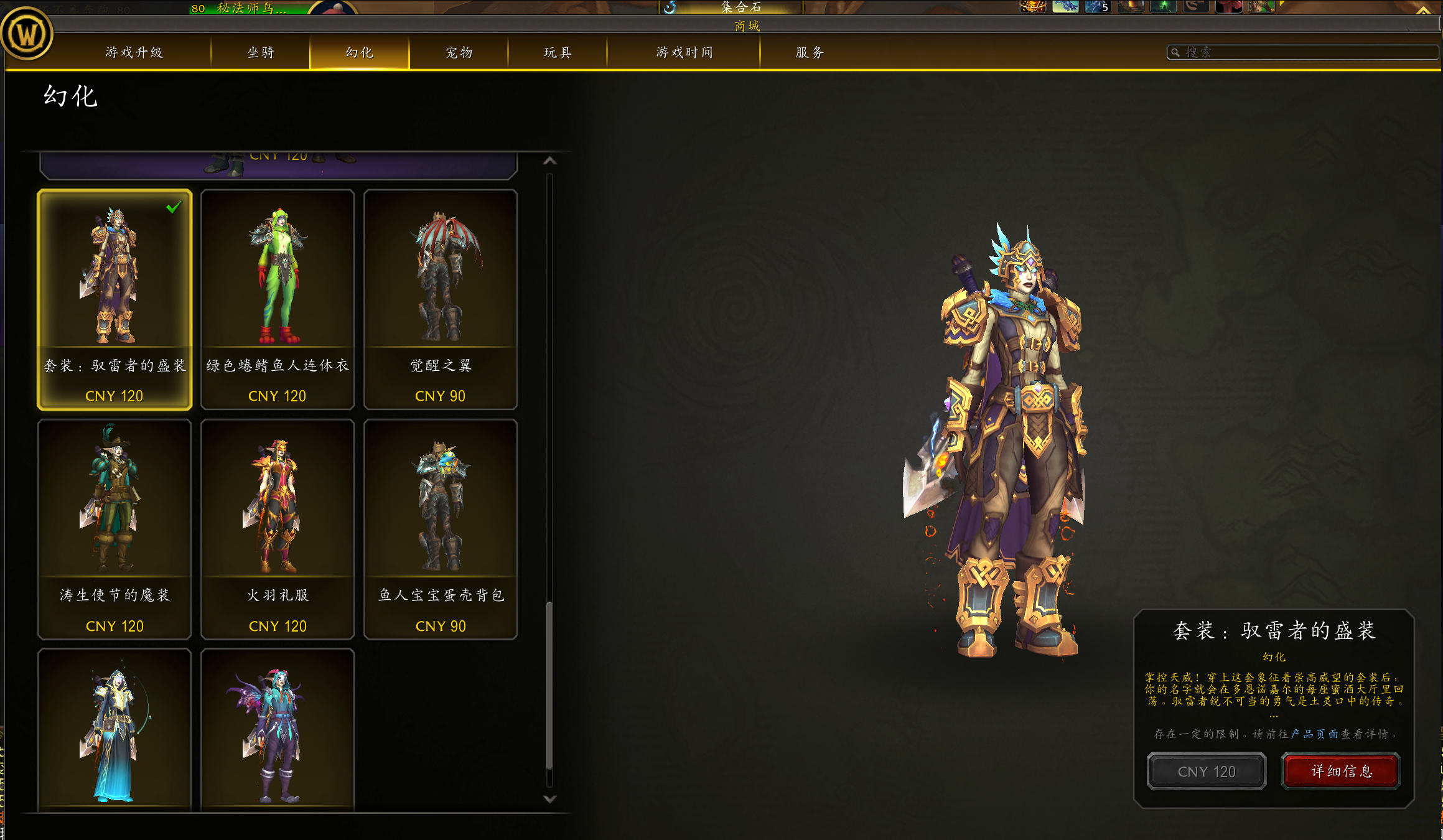Select the 觉醒之翼 wings card
This screenshot has height=840, width=1443.
441,299
